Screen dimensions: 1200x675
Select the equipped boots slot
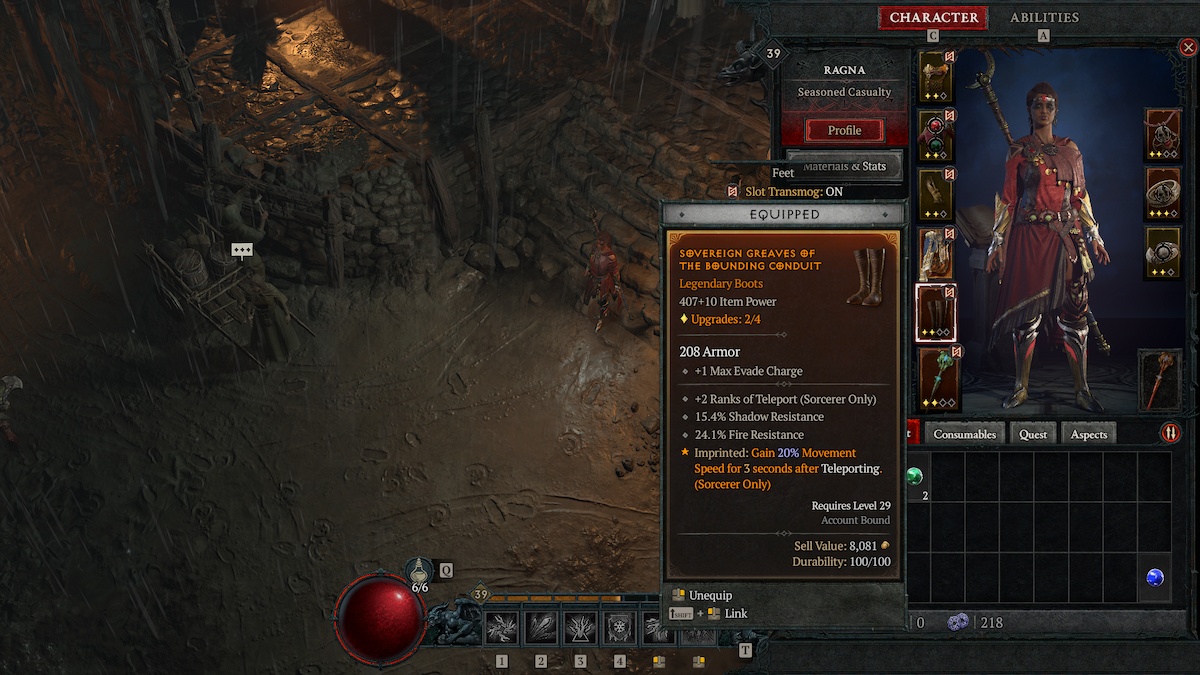point(936,313)
